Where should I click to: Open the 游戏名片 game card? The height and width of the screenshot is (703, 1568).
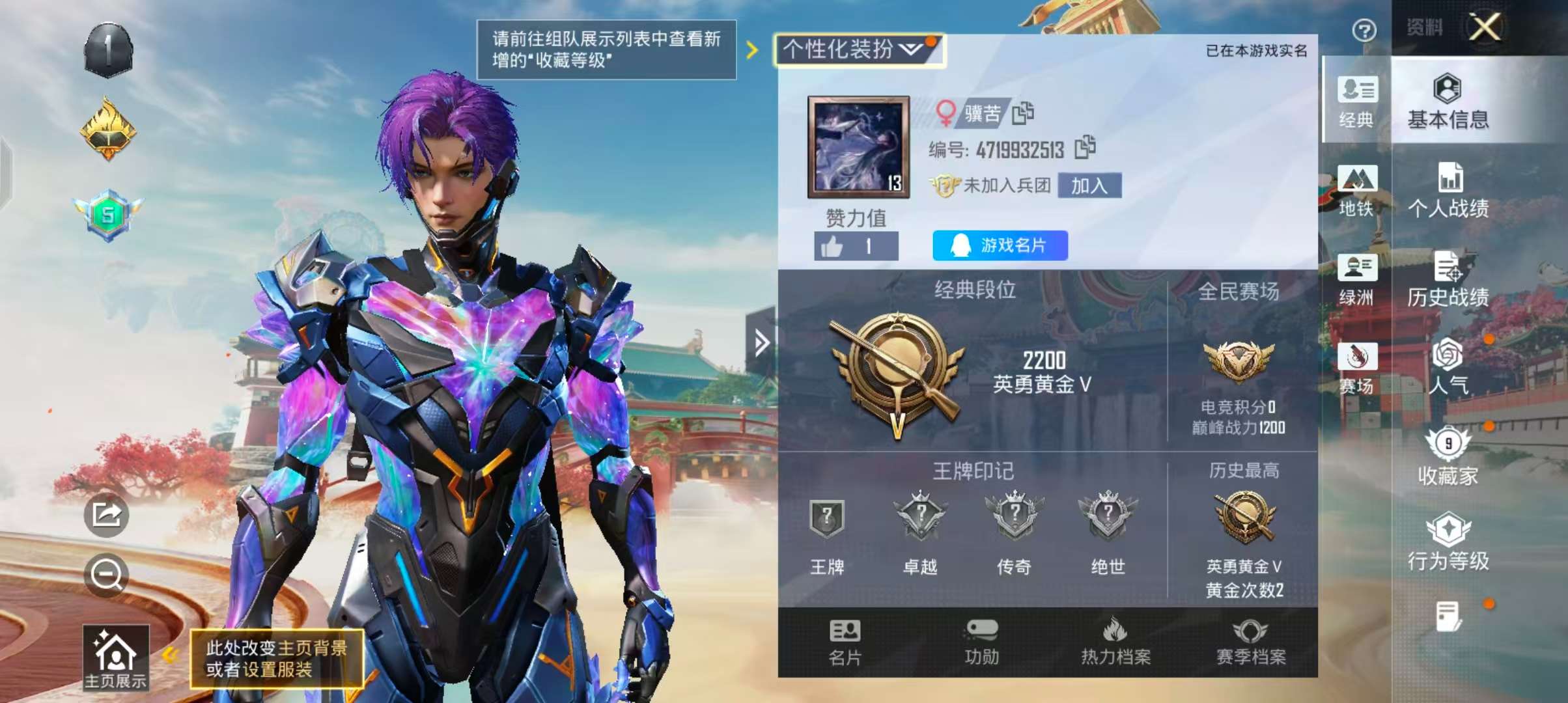(1000, 246)
